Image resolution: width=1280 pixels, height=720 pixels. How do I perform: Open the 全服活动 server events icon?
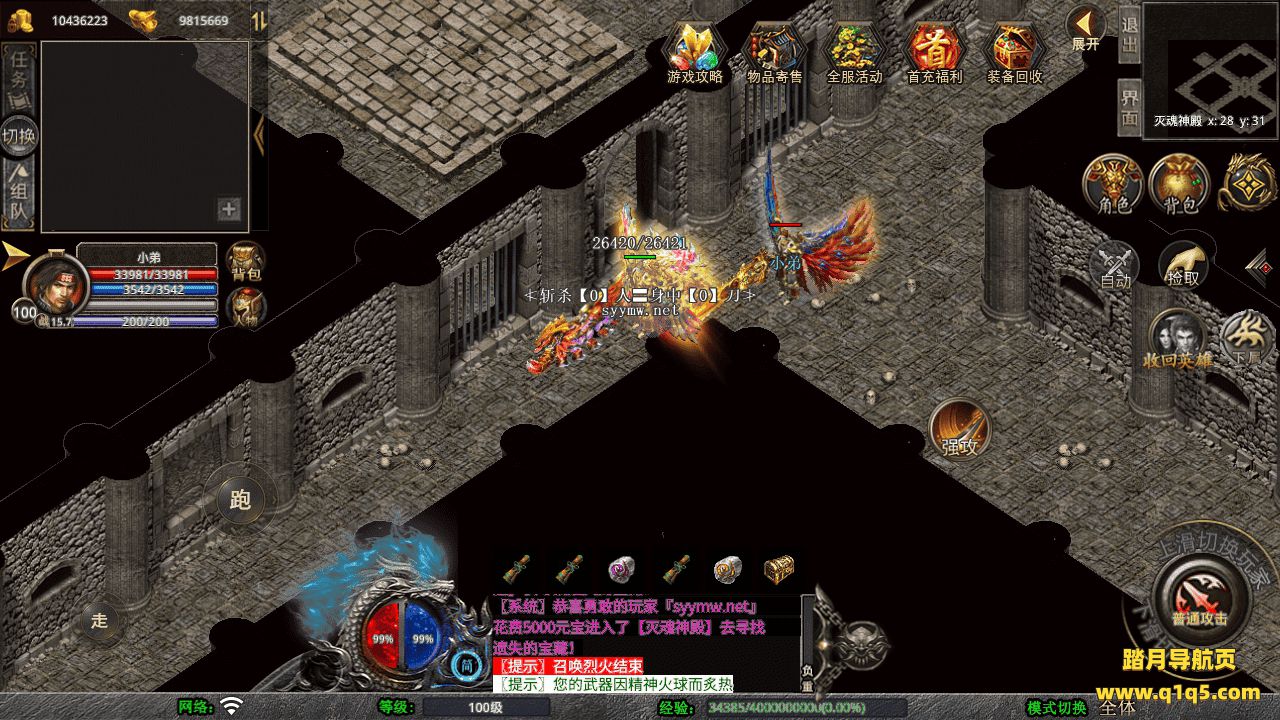point(854,50)
